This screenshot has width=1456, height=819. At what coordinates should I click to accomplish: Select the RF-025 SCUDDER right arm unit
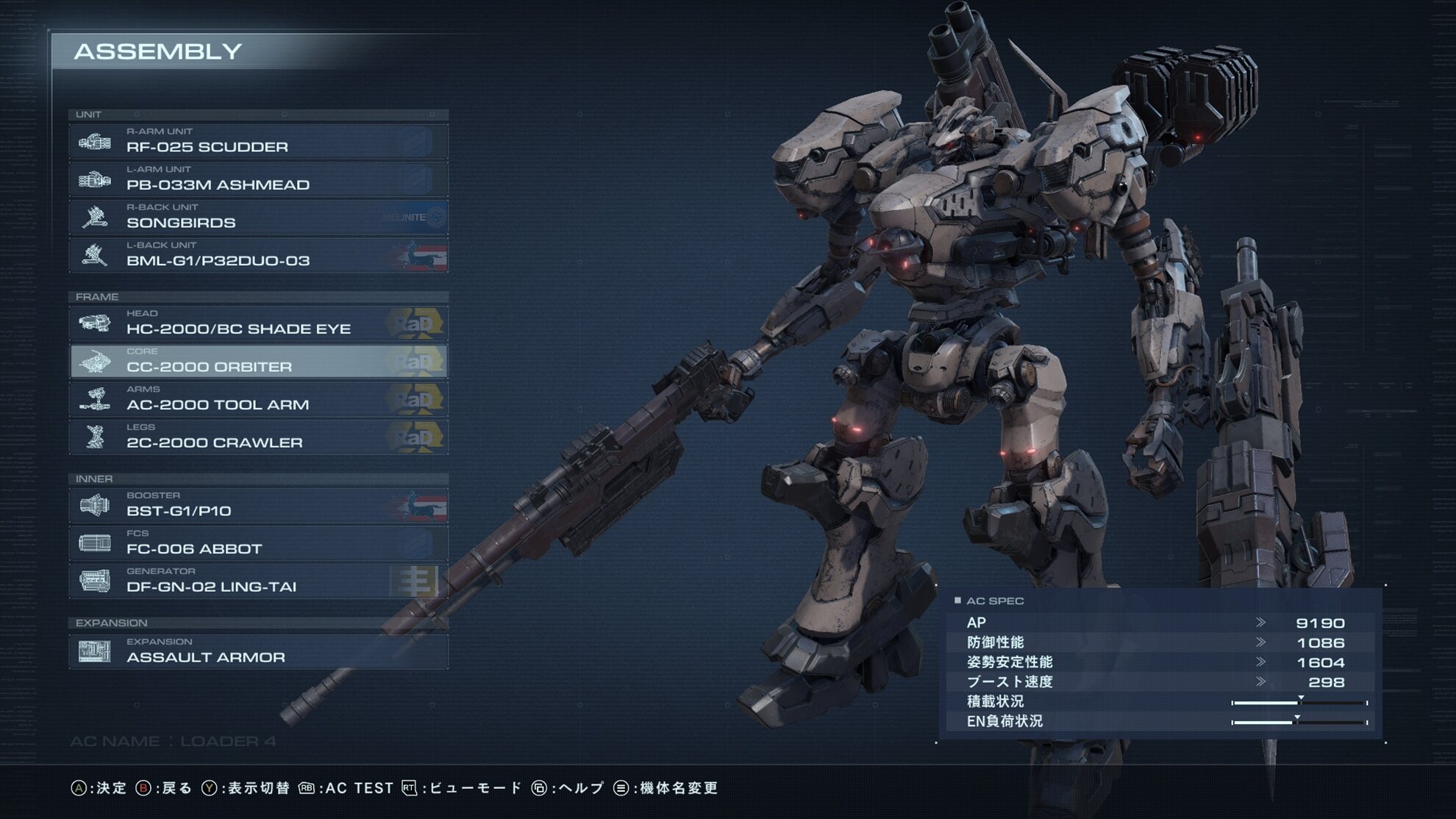click(258, 141)
